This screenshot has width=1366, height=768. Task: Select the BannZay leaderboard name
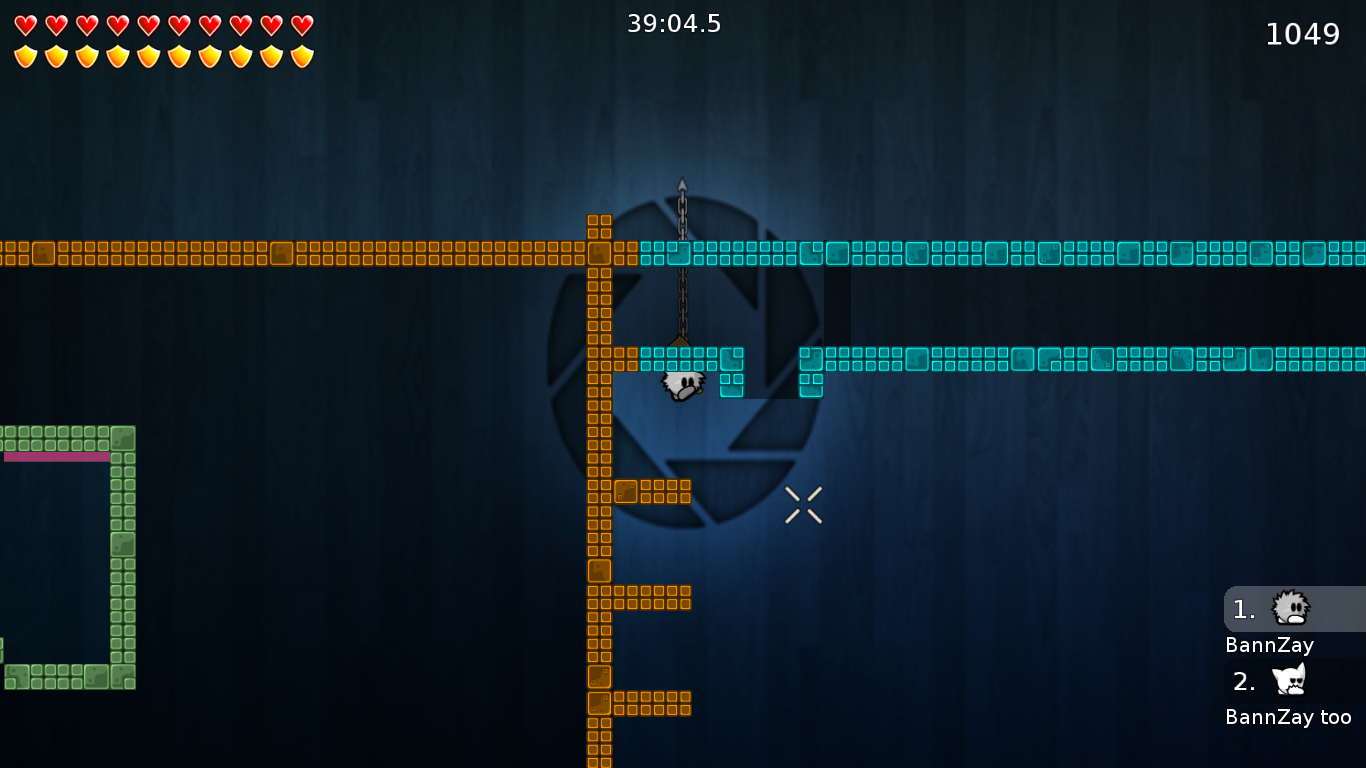pyautogui.click(x=1269, y=645)
